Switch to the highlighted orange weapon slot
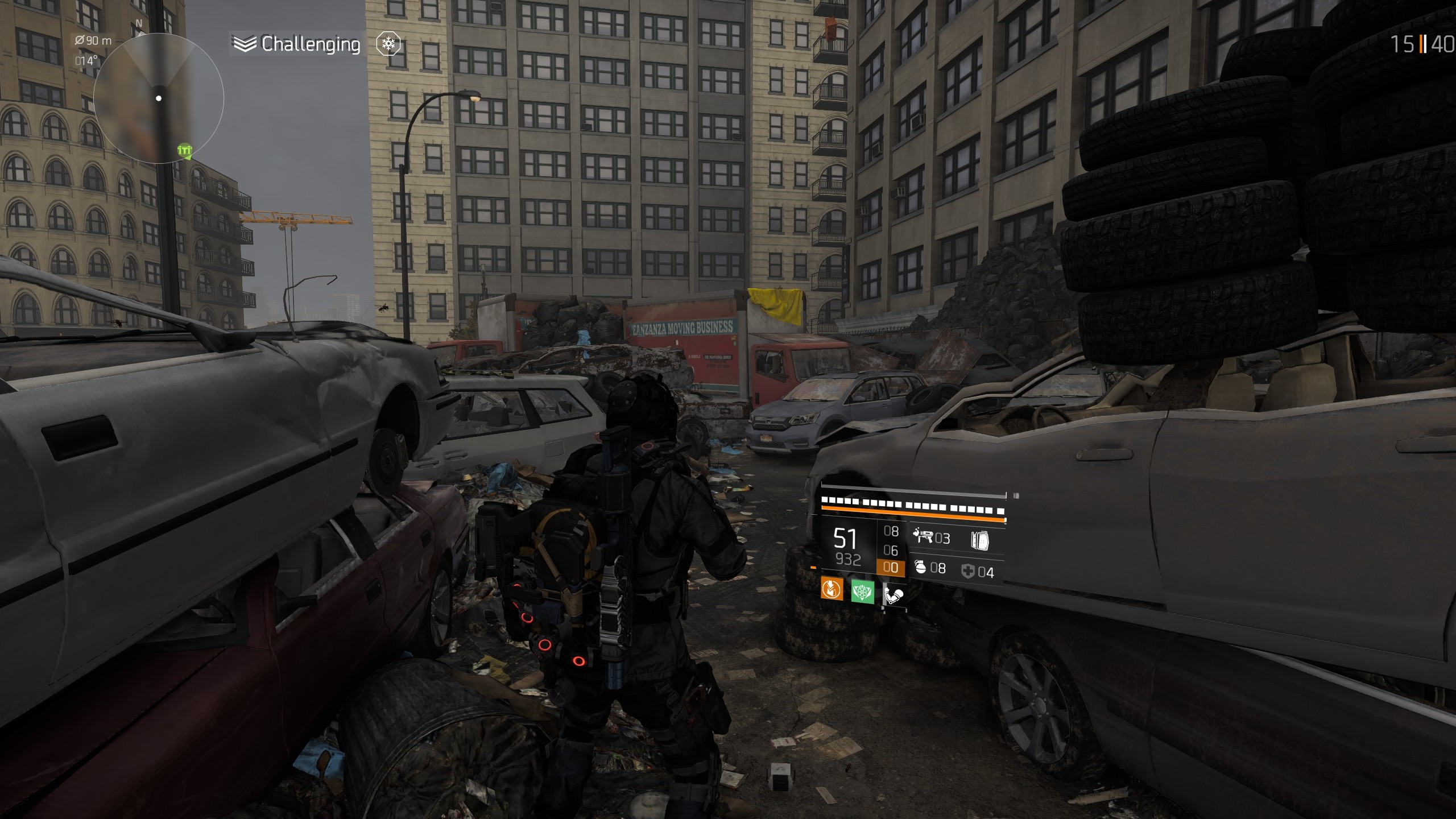 pyautogui.click(x=891, y=568)
